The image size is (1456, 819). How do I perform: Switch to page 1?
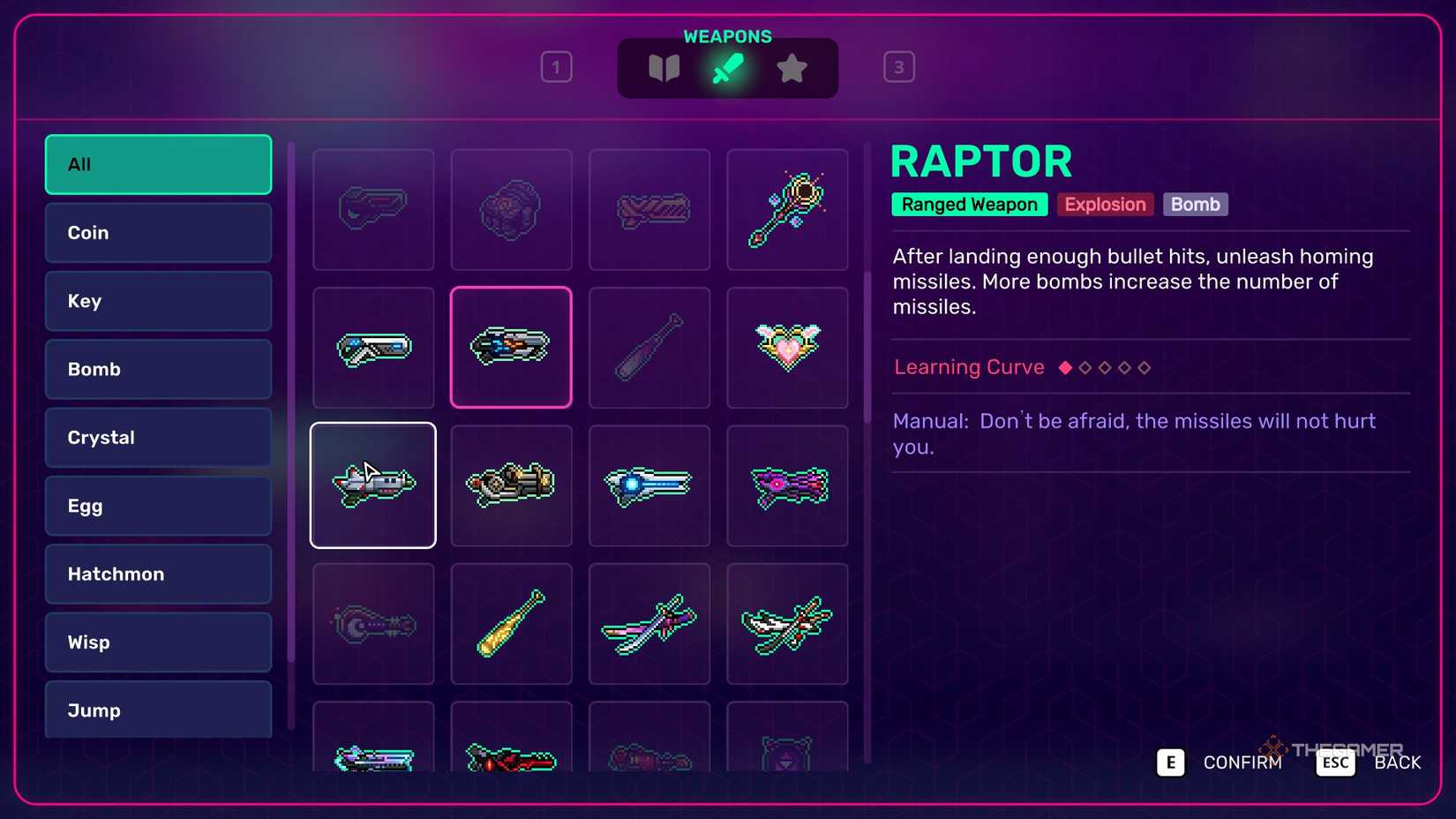(556, 66)
